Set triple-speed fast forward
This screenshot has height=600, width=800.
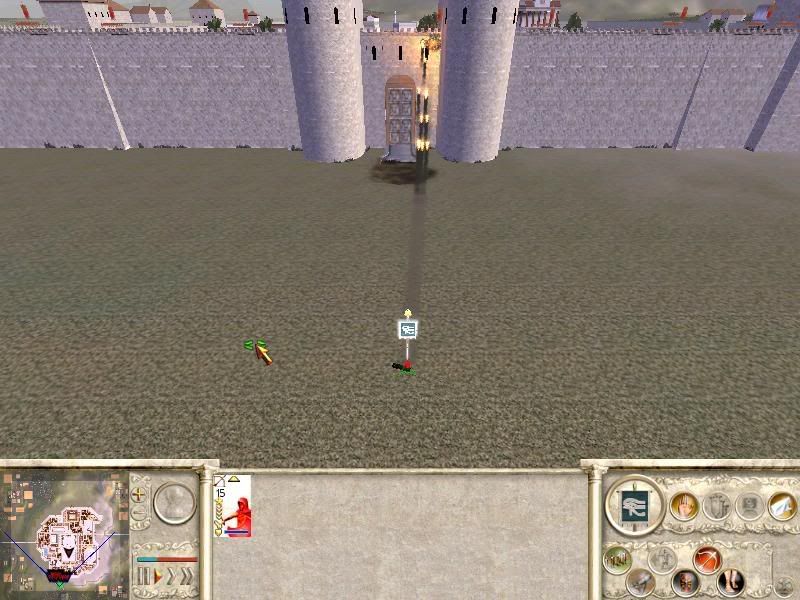(x=187, y=577)
